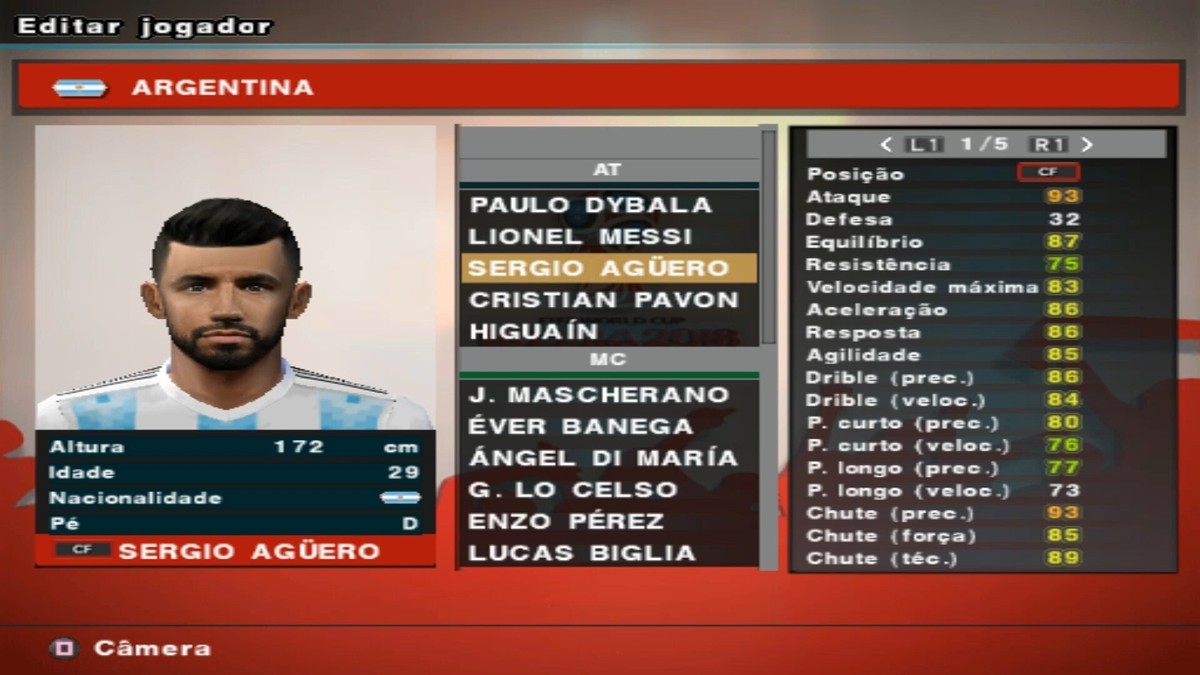The height and width of the screenshot is (675, 1200).
Task: Select Lucas Biglia in the list
Action: [581, 553]
